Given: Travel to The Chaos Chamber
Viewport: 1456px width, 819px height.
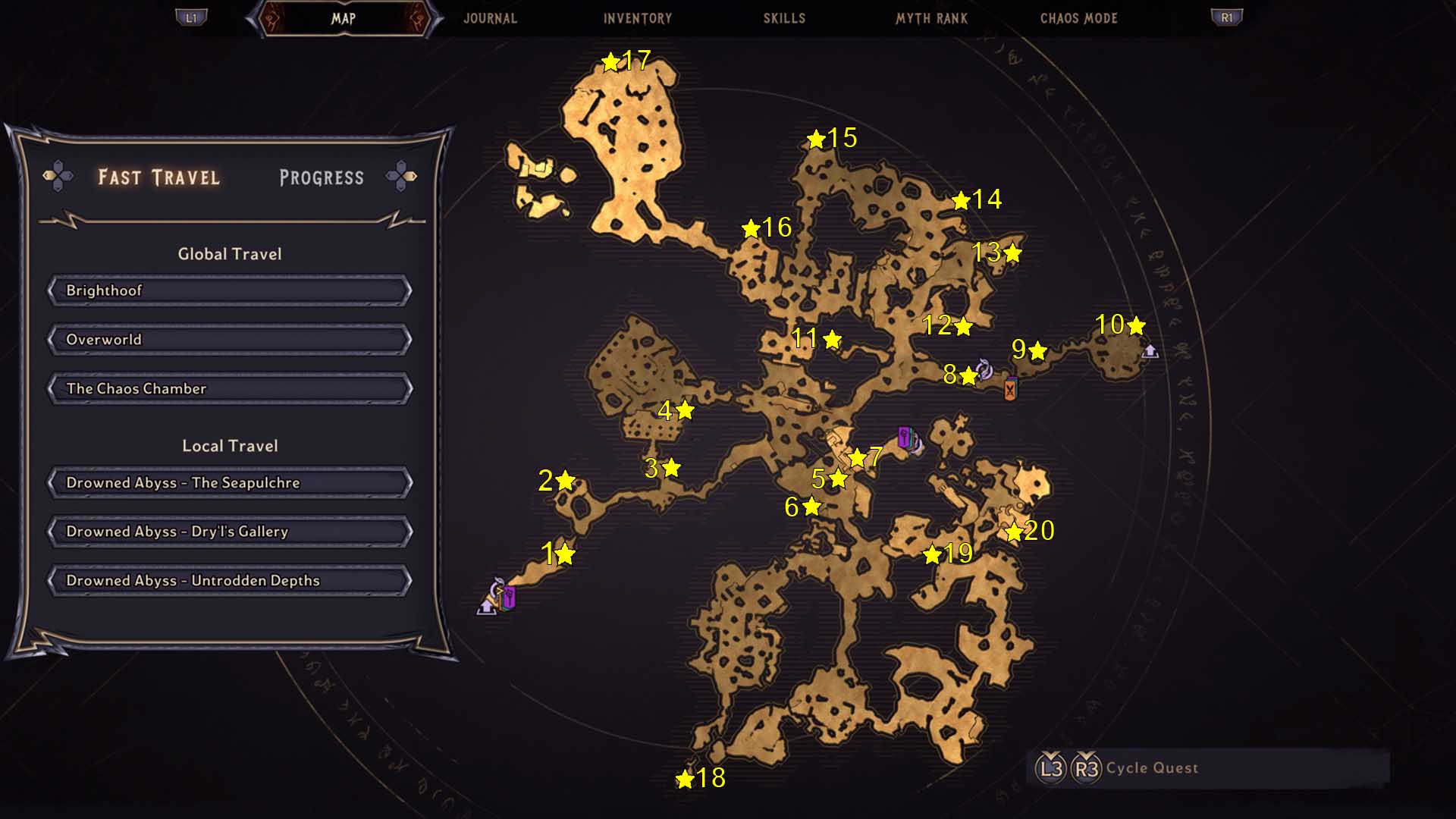Looking at the screenshot, I should [x=230, y=389].
